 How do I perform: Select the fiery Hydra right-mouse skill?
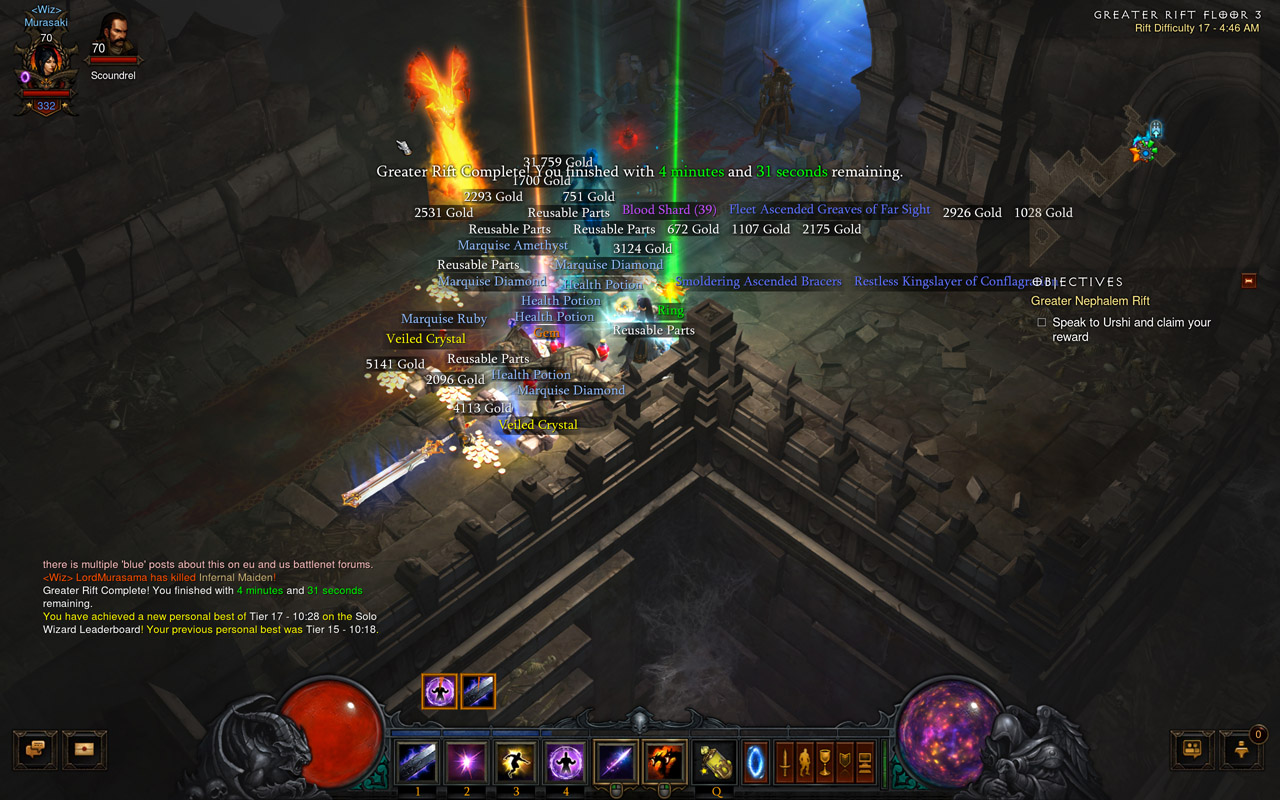pyautogui.click(x=664, y=763)
